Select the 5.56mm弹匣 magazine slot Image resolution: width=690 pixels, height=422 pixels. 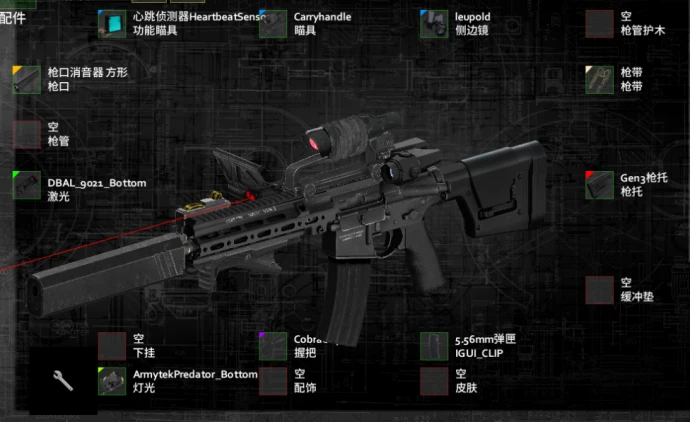click(x=434, y=346)
